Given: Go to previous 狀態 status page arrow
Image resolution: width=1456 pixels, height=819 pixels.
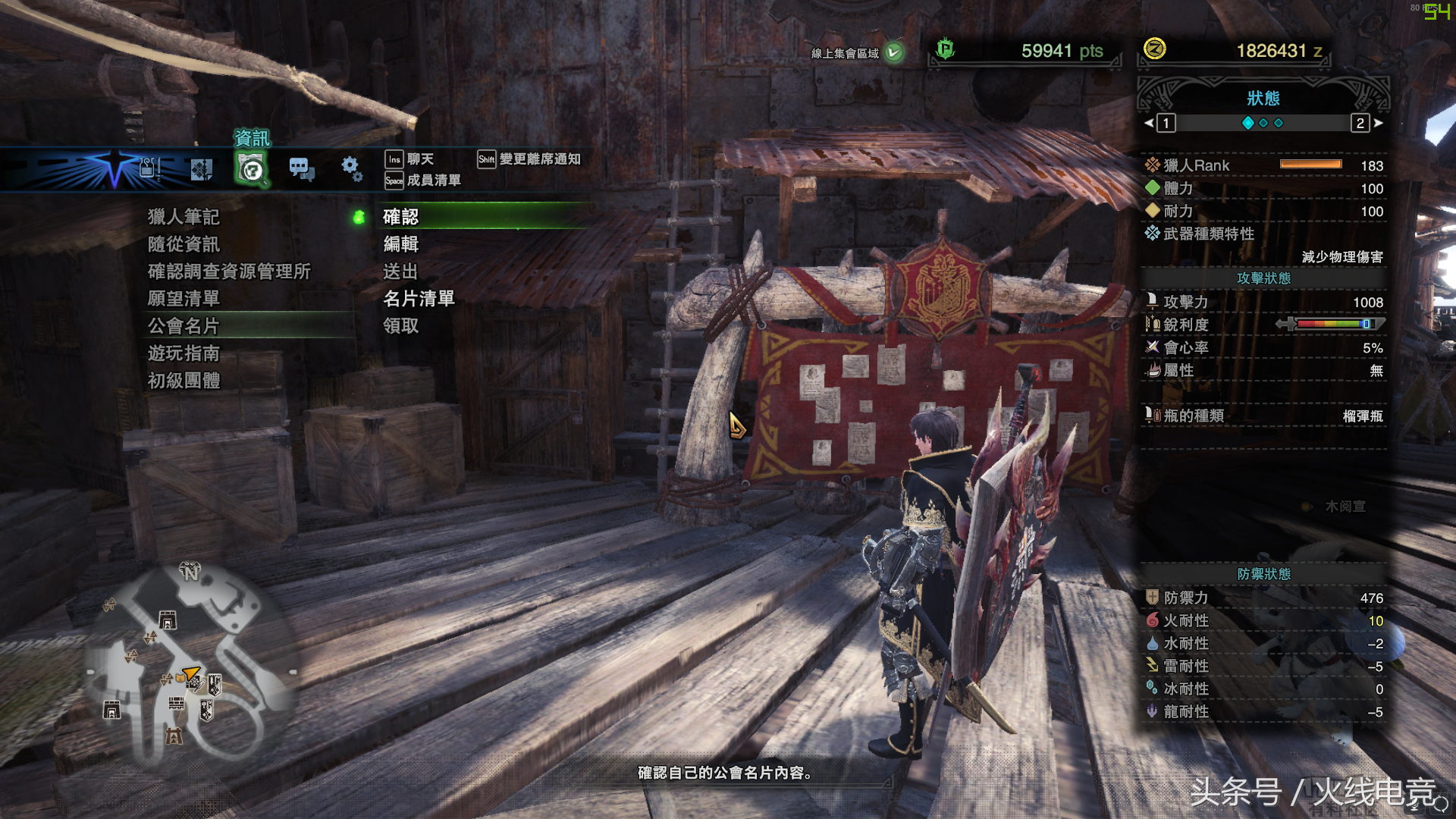Looking at the screenshot, I should click(x=1149, y=123).
